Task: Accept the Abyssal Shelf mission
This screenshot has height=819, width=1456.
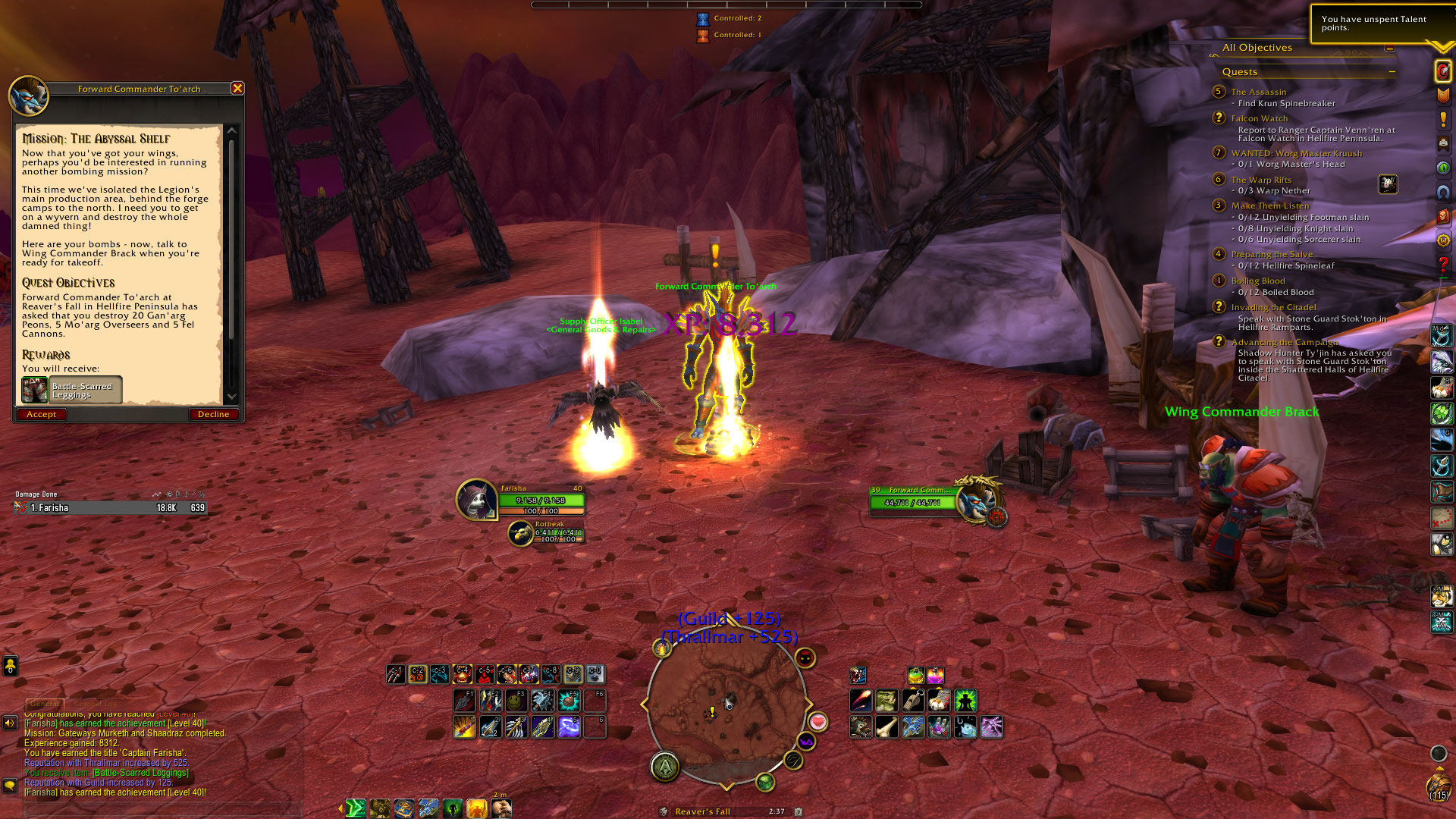Action: point(41,414)
